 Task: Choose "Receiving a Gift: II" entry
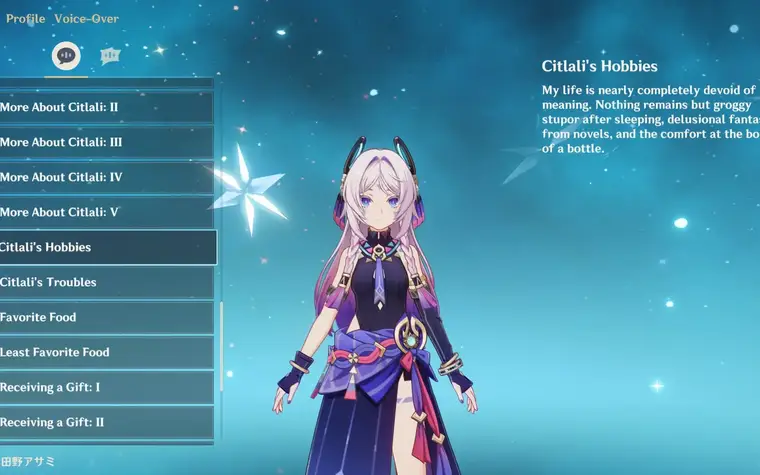105,422
